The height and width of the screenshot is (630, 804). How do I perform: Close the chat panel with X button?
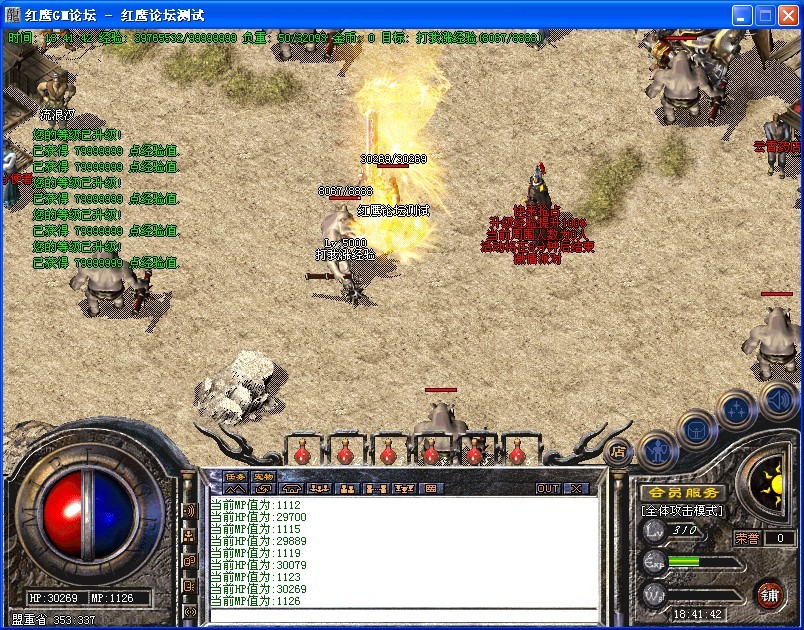pos(576,488)
